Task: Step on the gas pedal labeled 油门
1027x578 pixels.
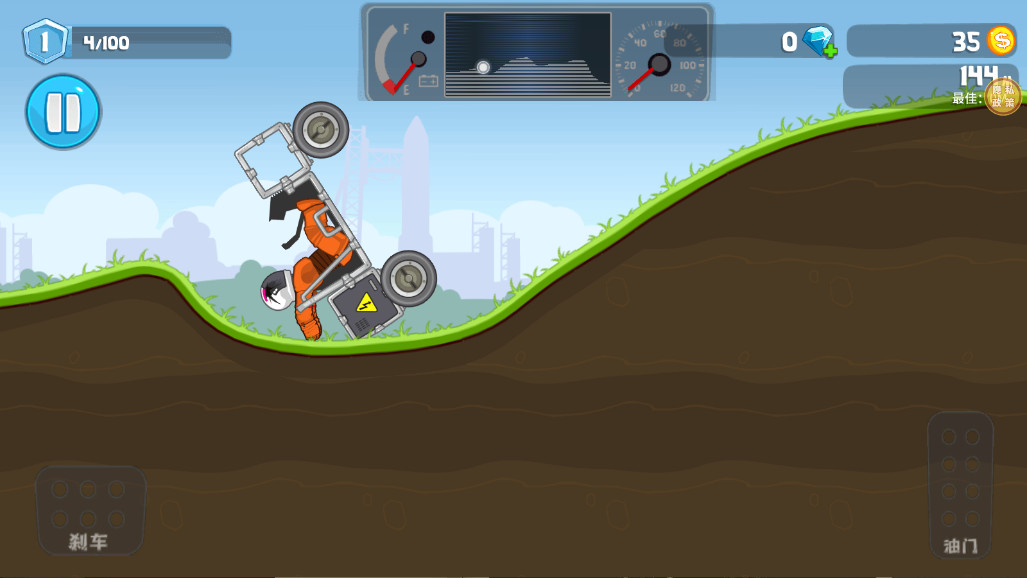Action: [960, 484]
